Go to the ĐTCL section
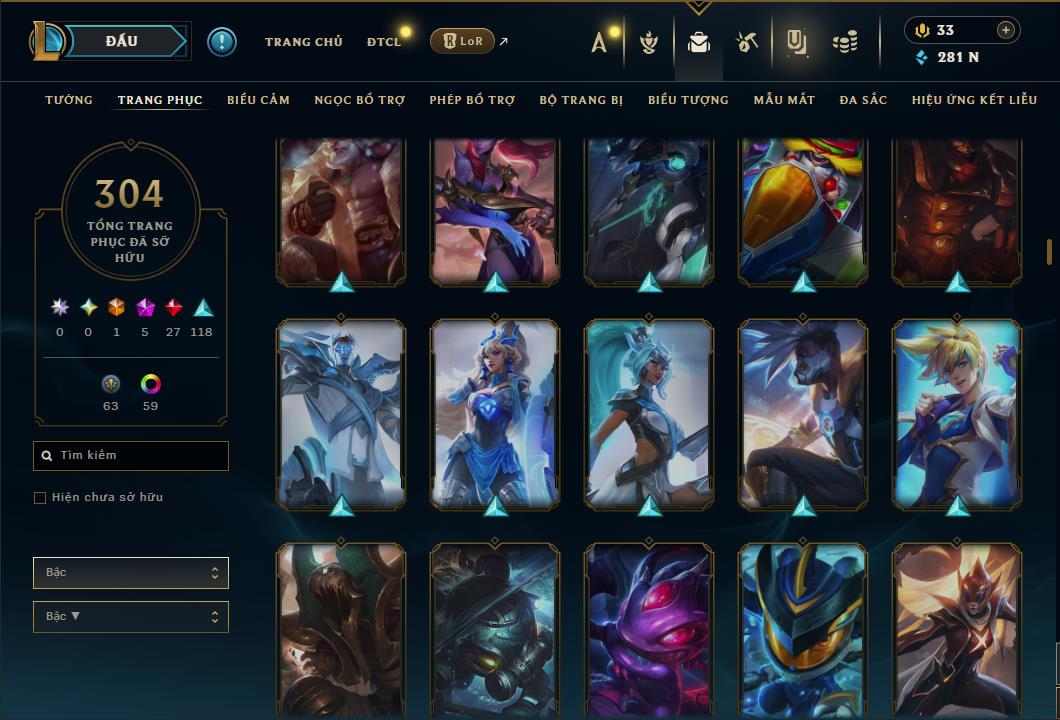Image resolution: width=1060 pixels, height=720 pixels. click(x=383, y=42)
